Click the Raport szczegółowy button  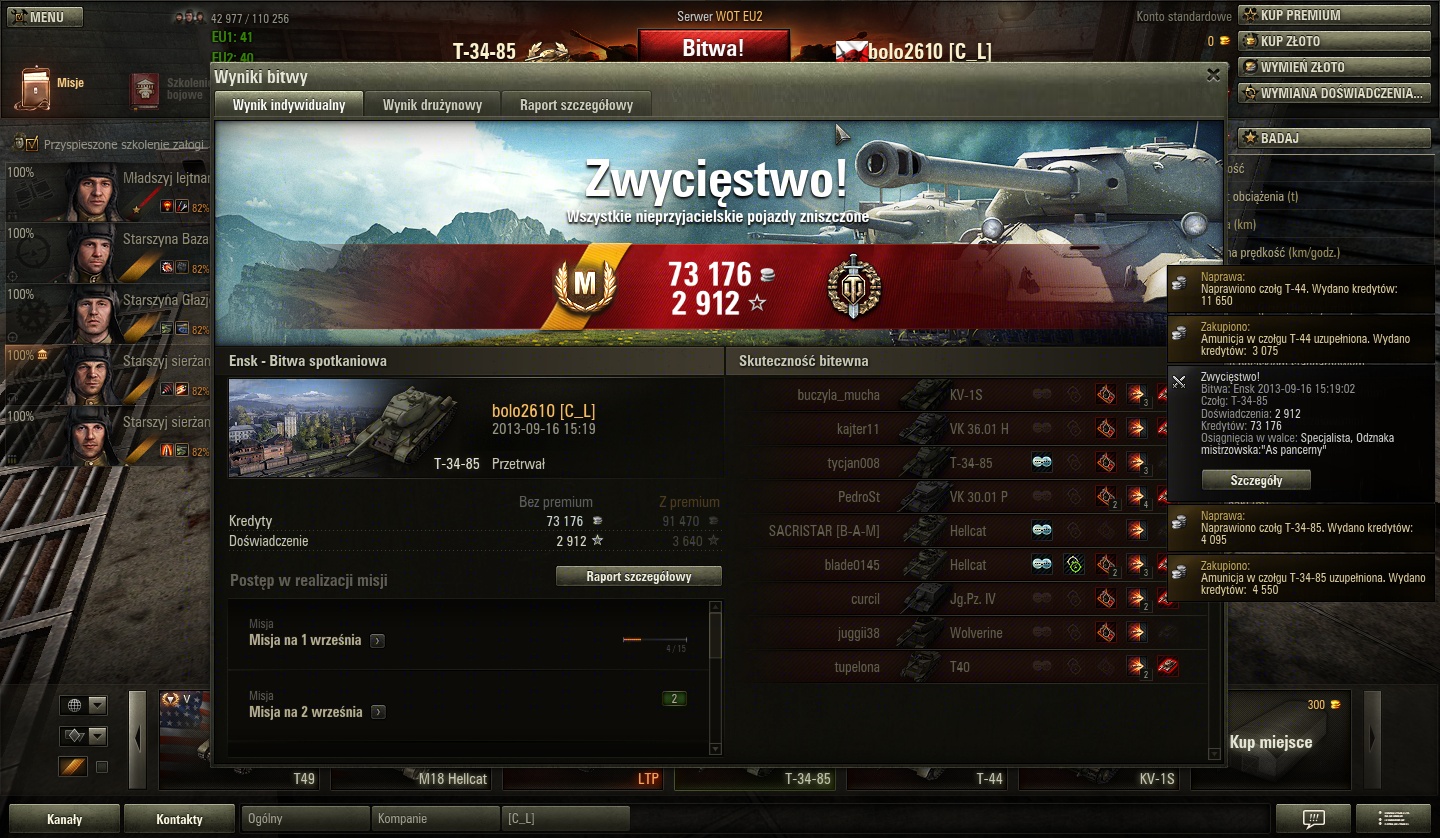[x=638, y=576]
